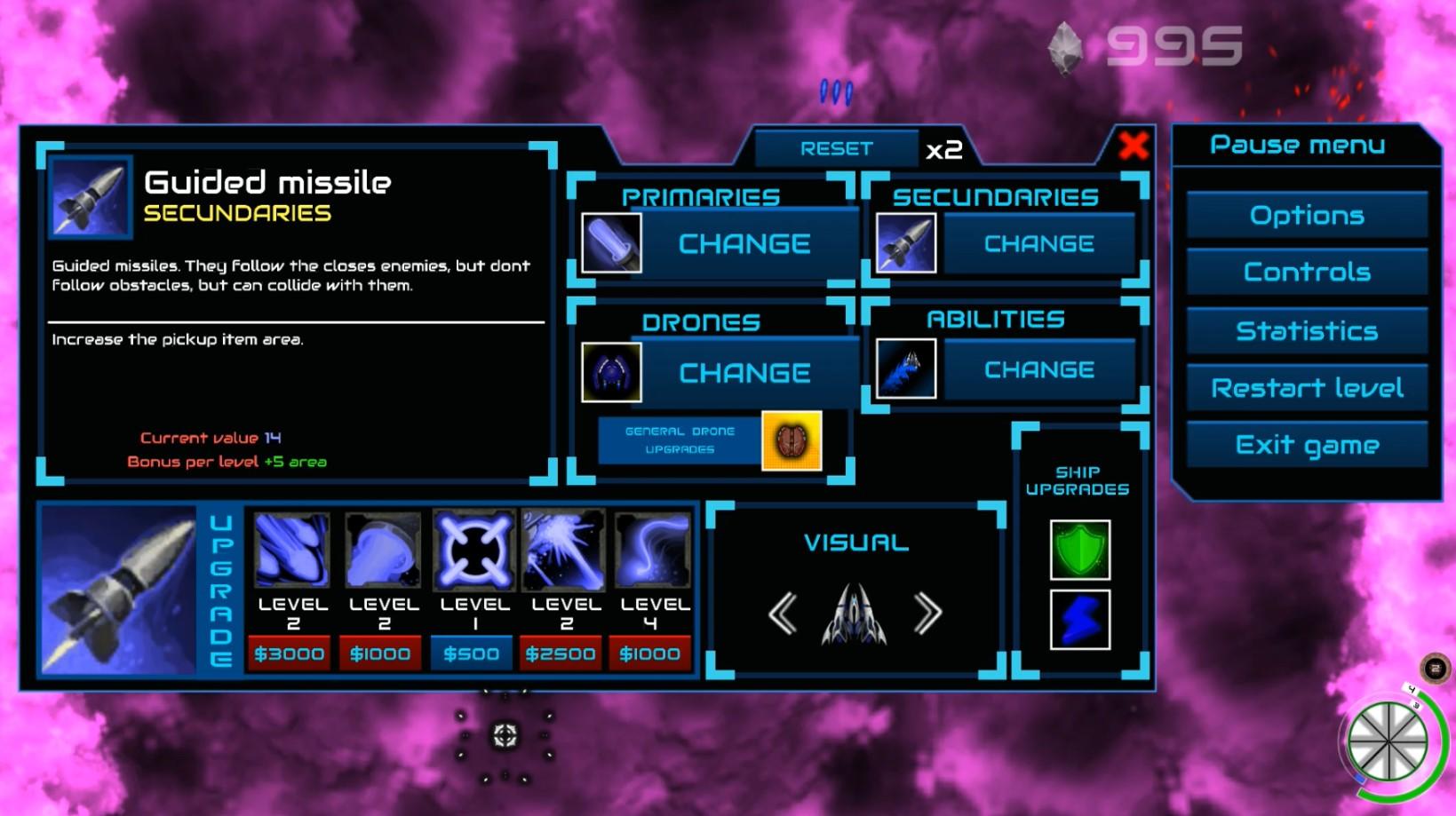Open Options from the pause menu

[1306, 214]
